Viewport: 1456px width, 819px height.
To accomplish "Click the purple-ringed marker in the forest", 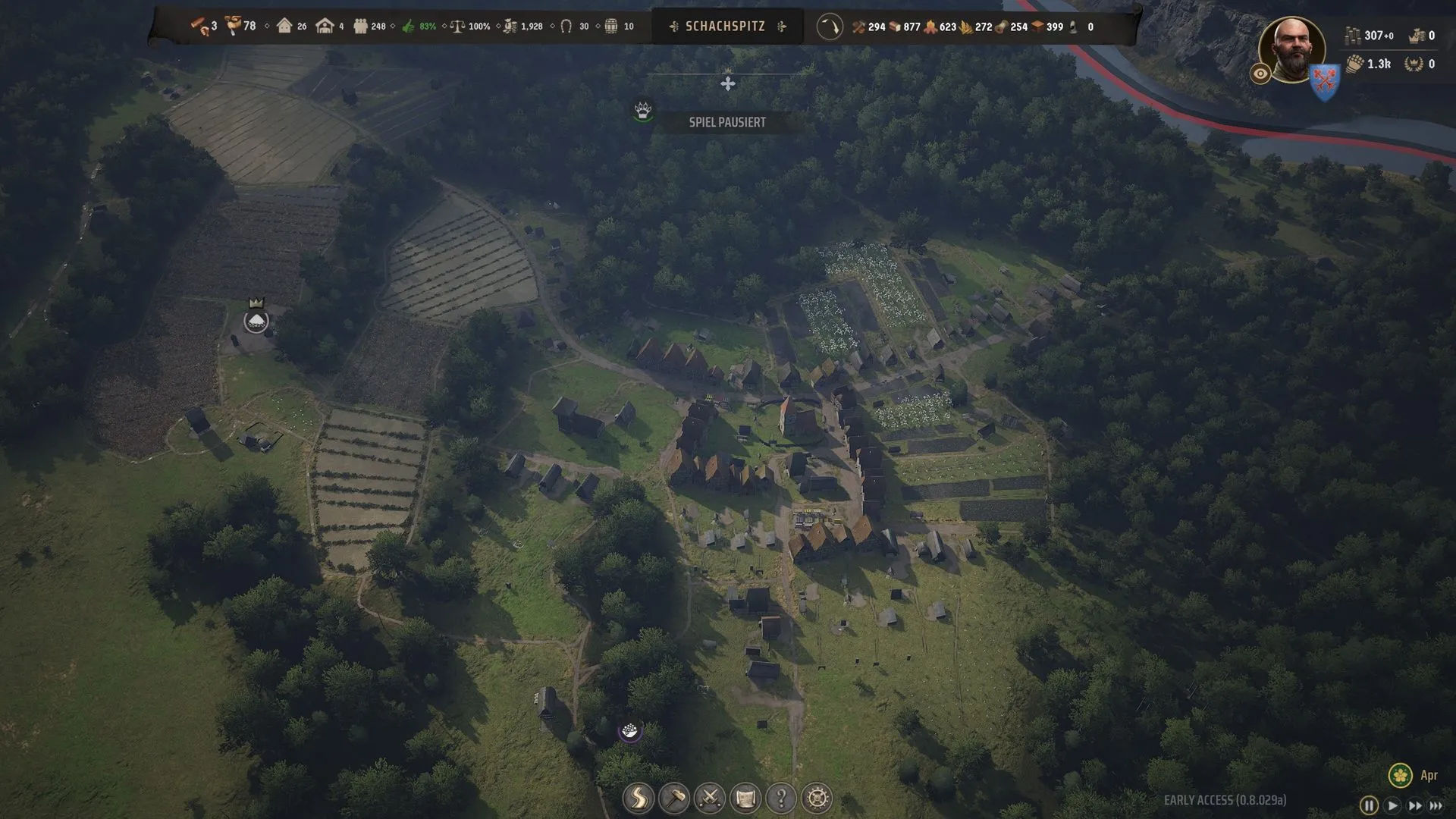I will point(629,731).
